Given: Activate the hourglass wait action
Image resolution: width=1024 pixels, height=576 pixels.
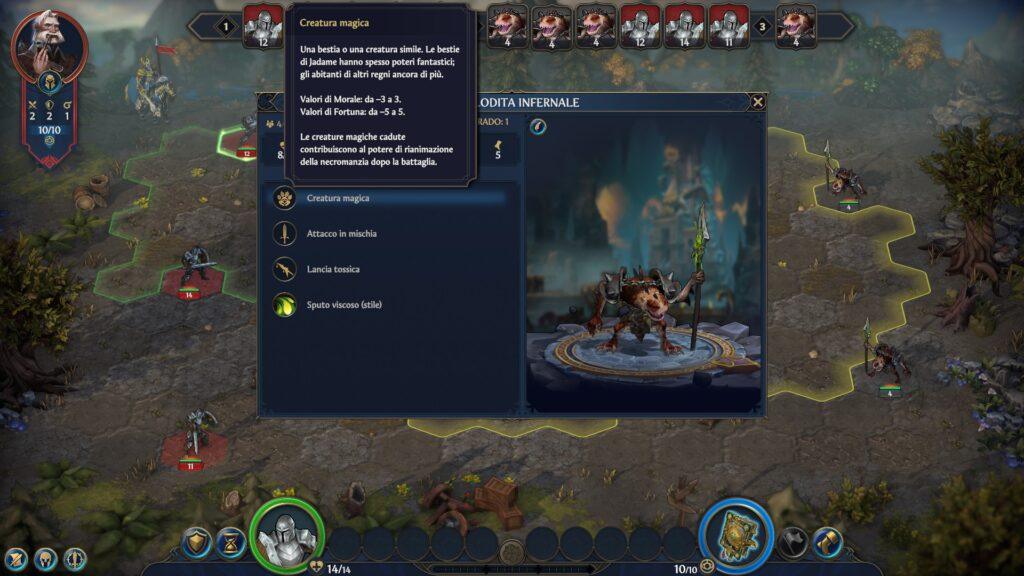Looking at the screenshot, I should coord(231,543).
